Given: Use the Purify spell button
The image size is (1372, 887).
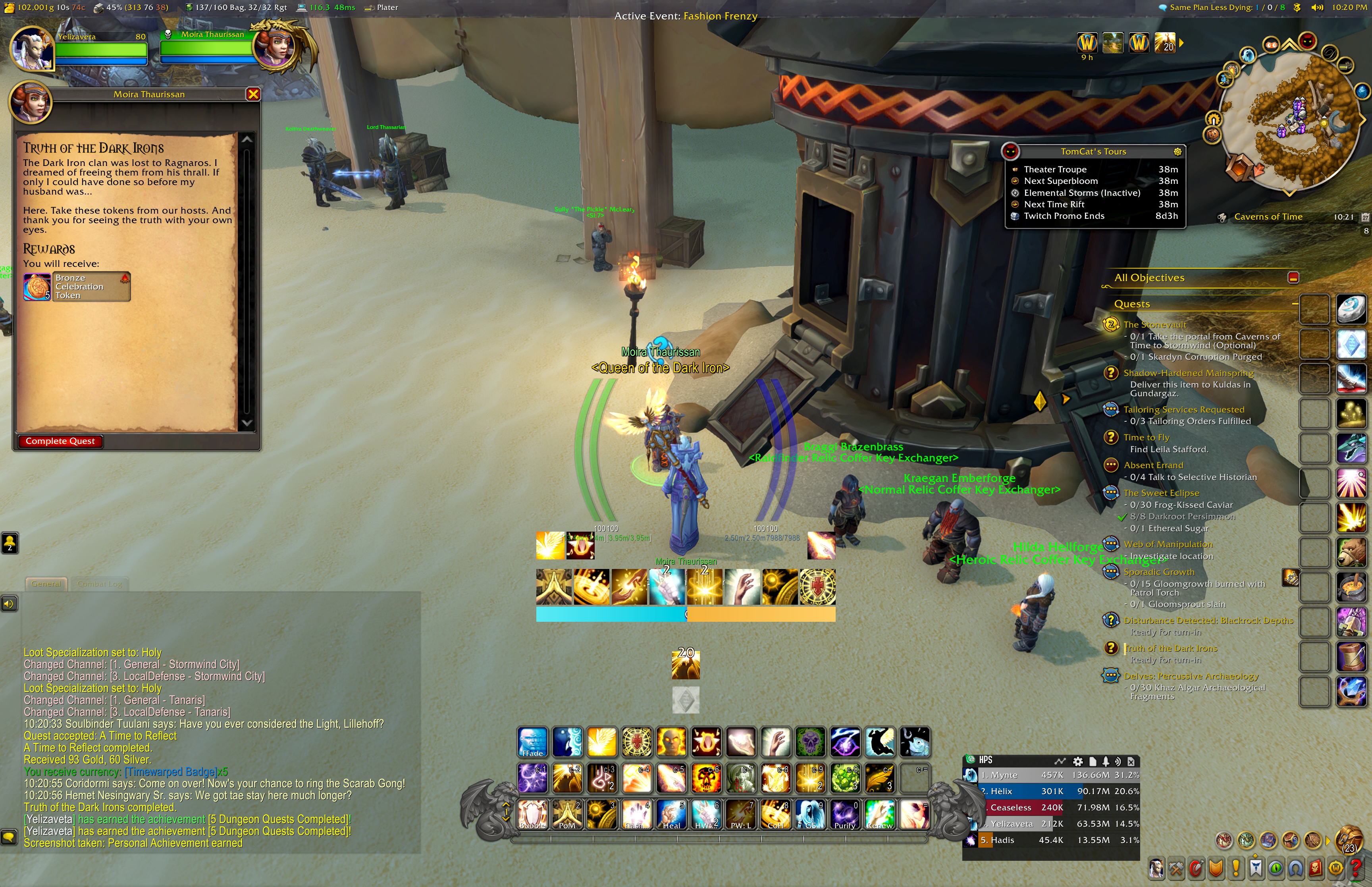Looking at the screenshot, I should (845, 814).
